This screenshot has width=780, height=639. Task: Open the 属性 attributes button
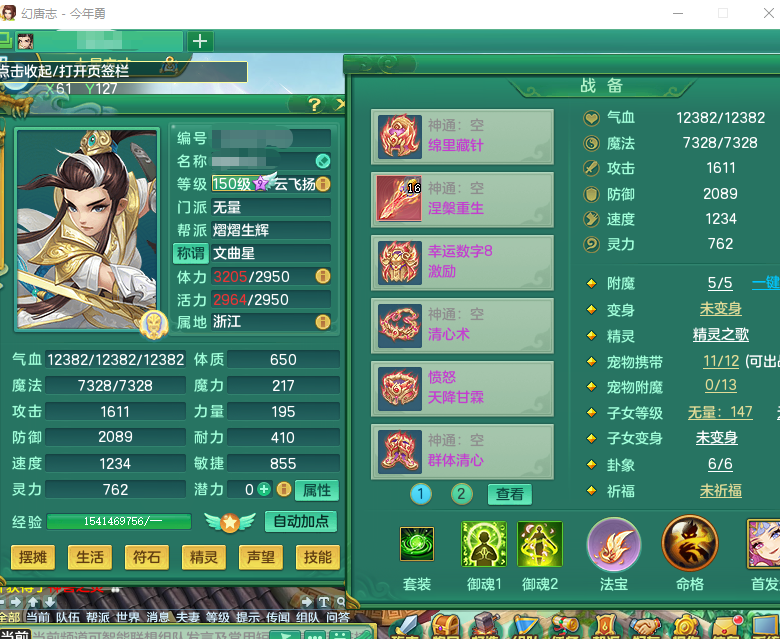(x=317, y=489)
